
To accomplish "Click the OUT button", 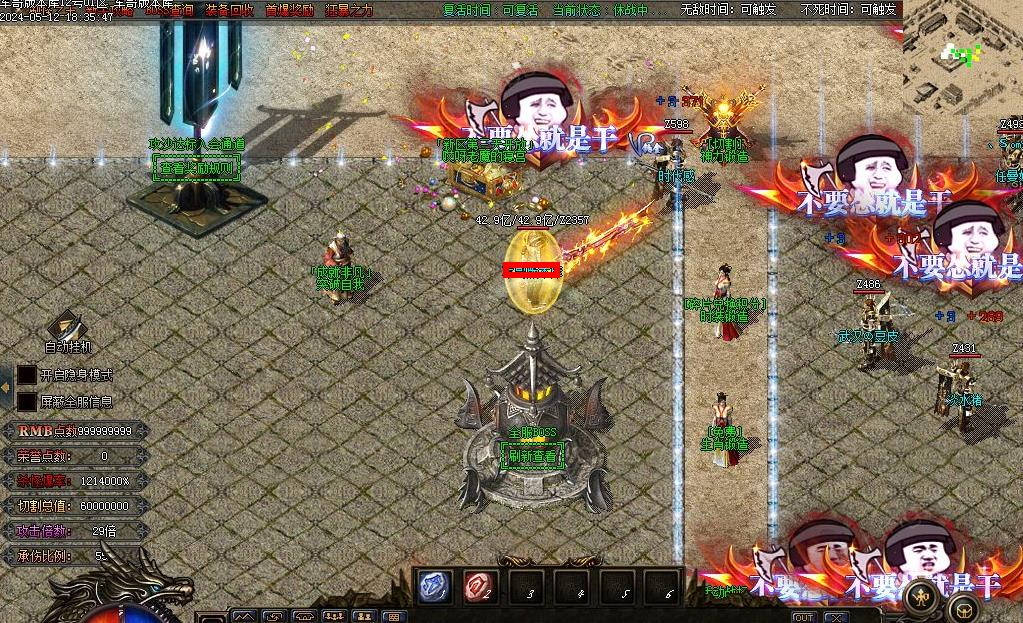I will pyautogui.click(x=803, y=617).
